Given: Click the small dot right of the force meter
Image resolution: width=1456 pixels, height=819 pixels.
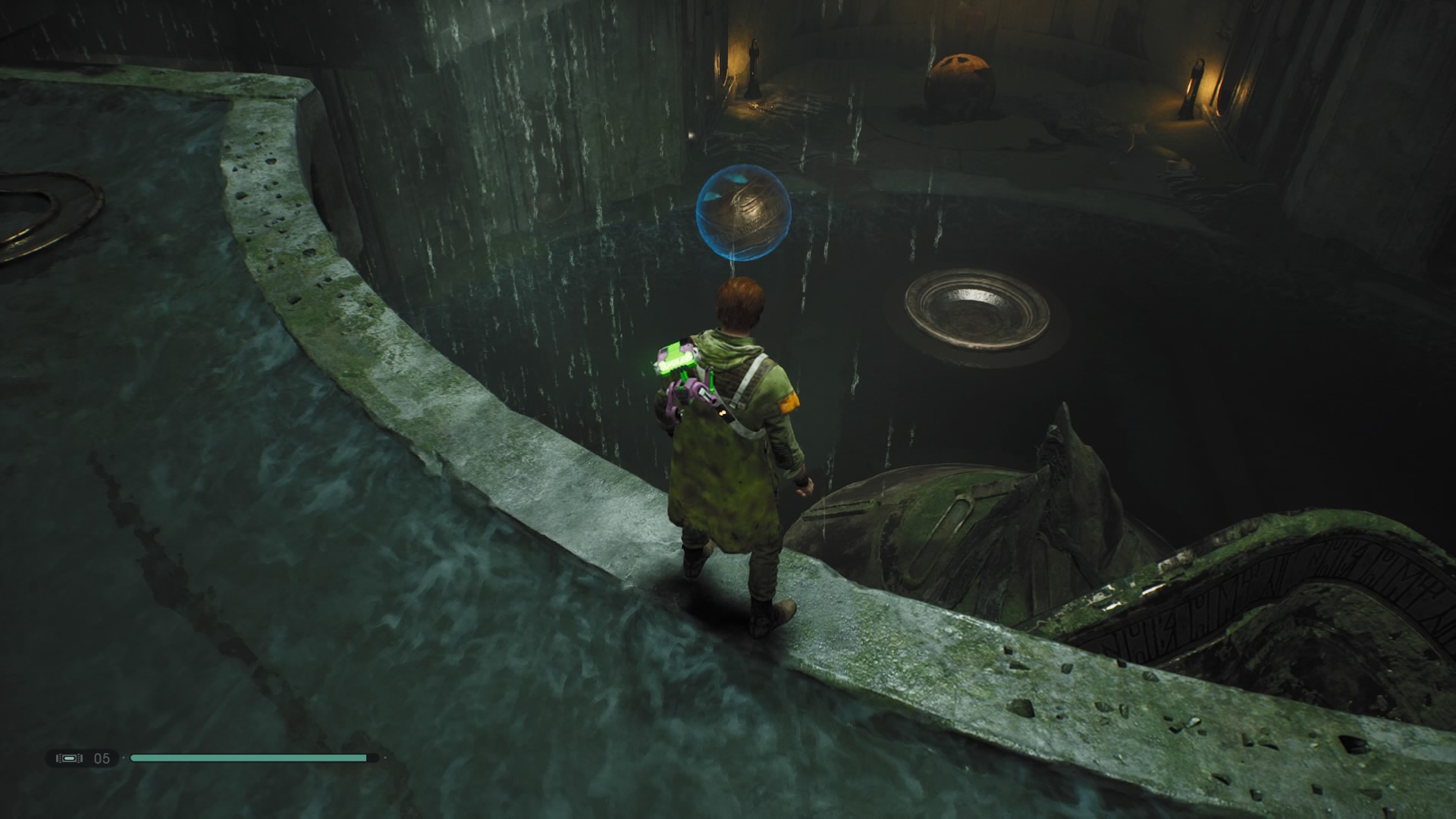Looking at the screenshot, I should pyautogui.click(x=385, y=758).
